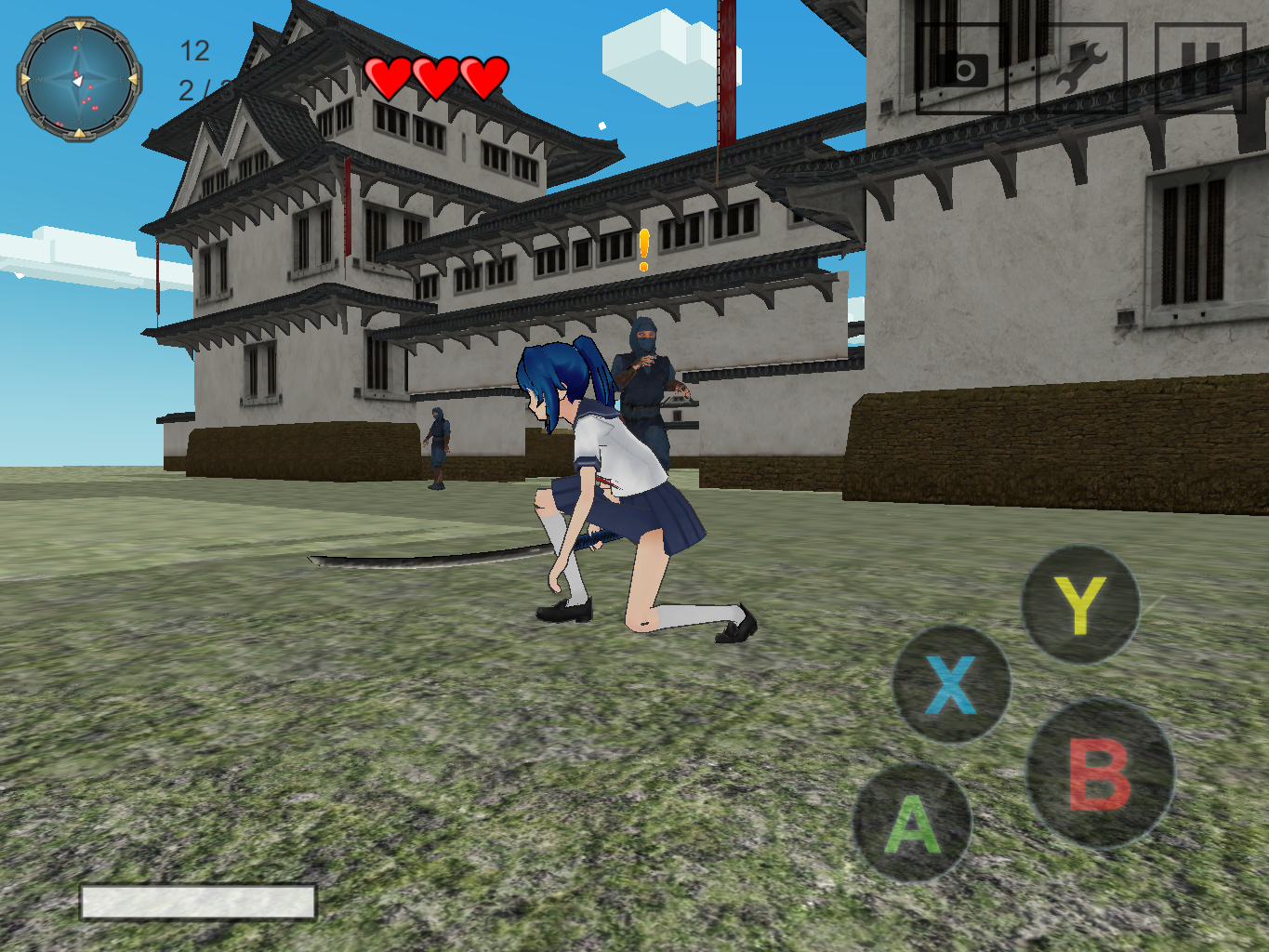
Task: Click the middle heart in the health bar
Action: pos(435,74)
